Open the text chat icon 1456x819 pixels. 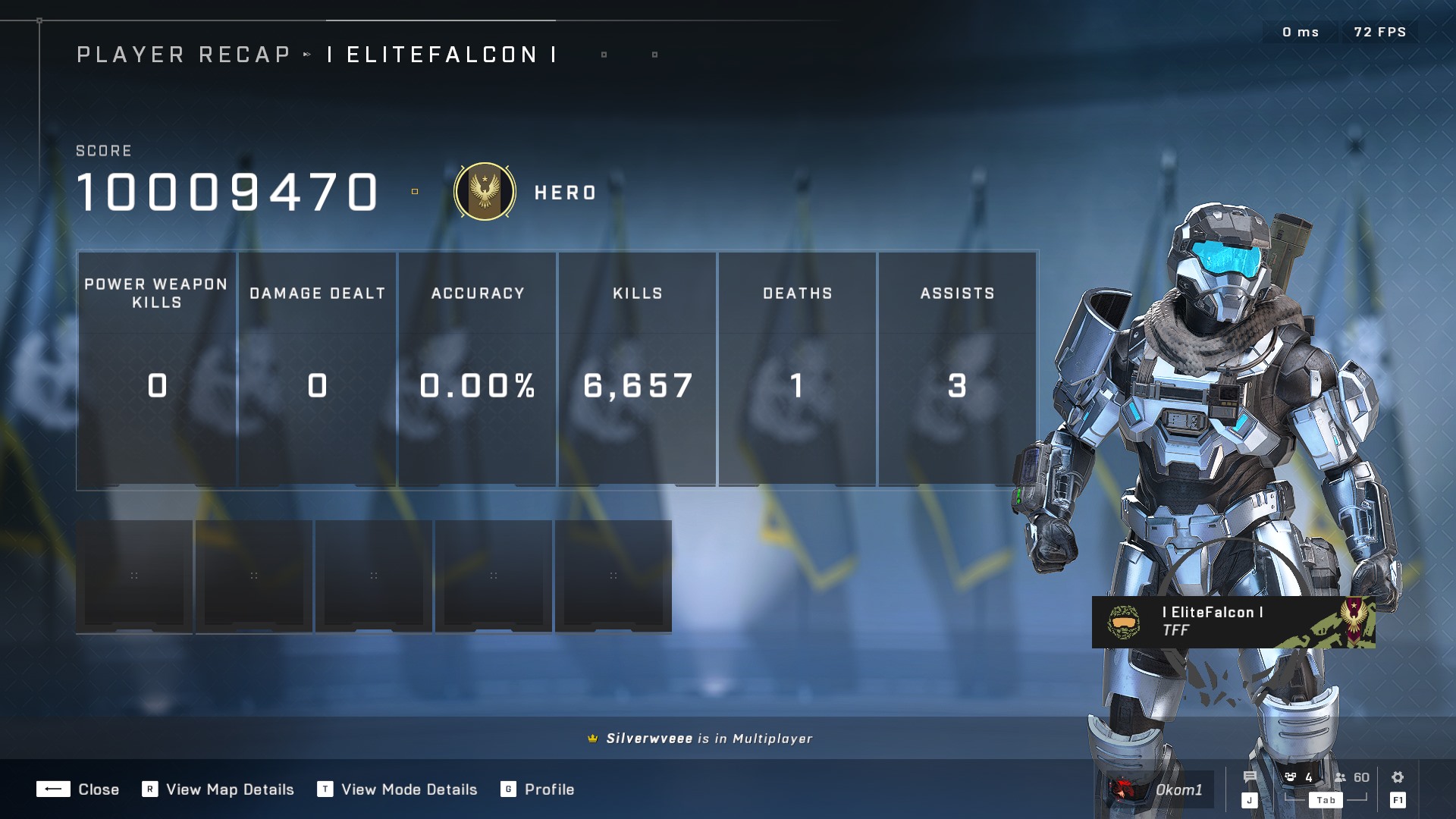pyautogui.click(x=1250, y=777)
